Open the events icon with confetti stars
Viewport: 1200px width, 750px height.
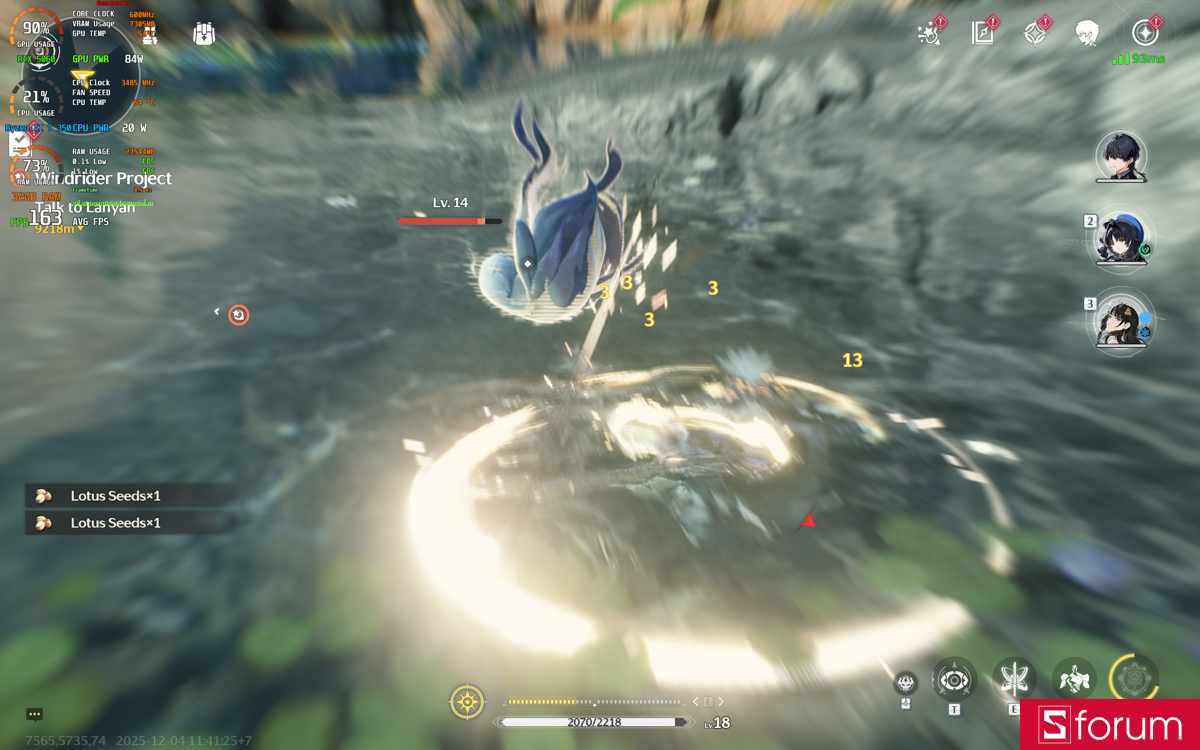[929, 32]
